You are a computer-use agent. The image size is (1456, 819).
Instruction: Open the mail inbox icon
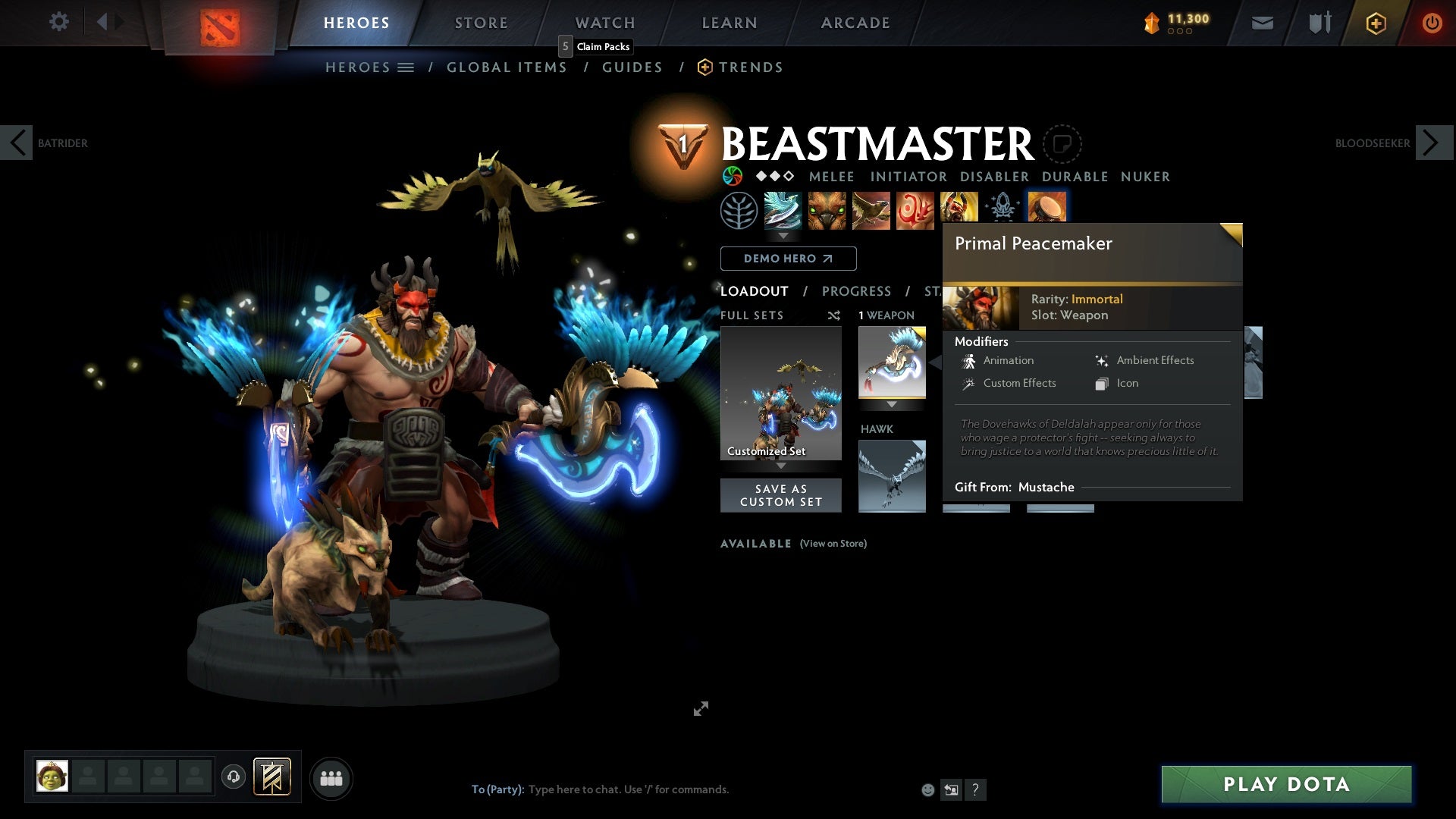coord(1261,23)
